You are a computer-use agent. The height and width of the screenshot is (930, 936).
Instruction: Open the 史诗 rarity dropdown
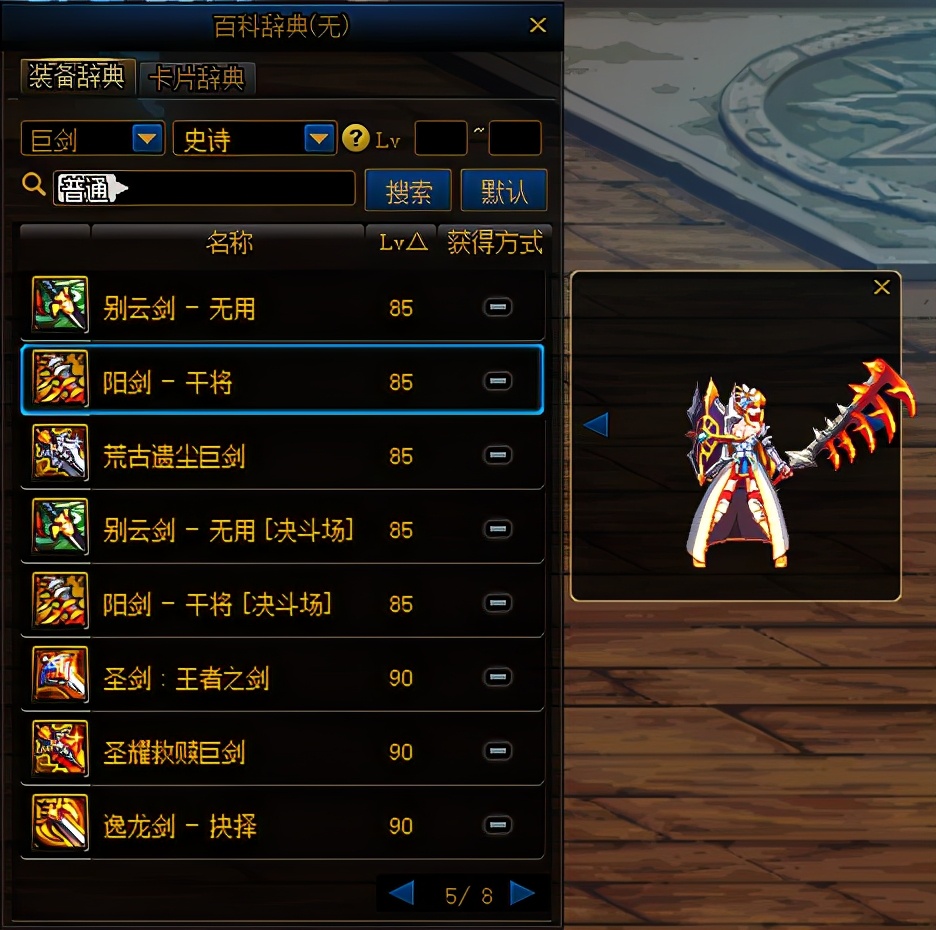tap(318, 139)
